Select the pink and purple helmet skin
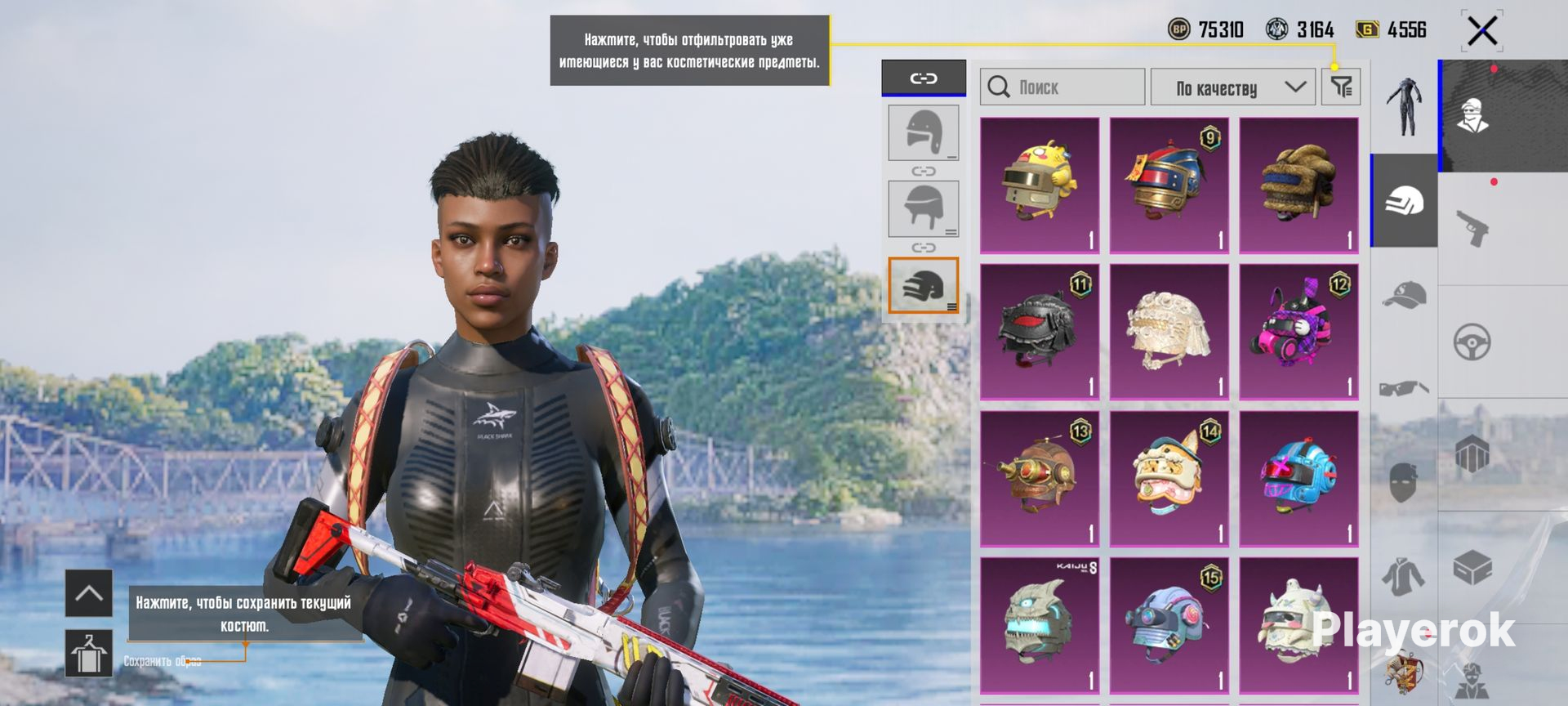Viewport: 1568px width, 706px height. point(1298,332)
